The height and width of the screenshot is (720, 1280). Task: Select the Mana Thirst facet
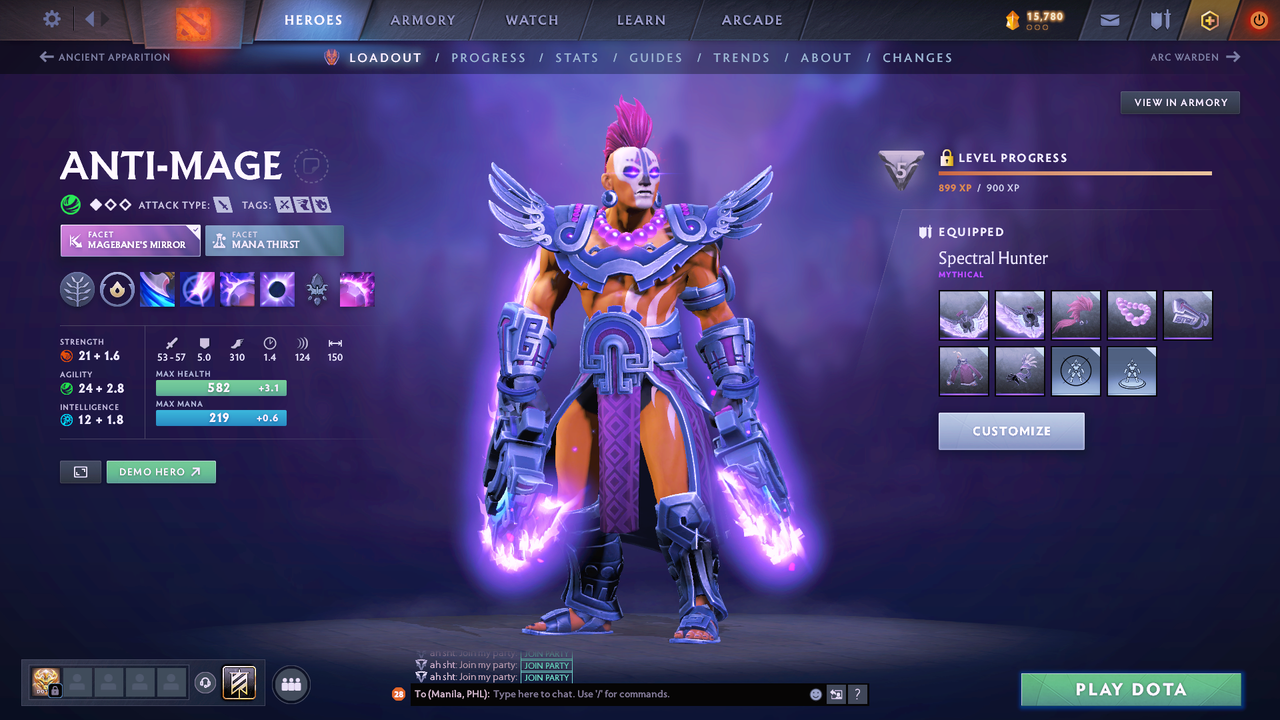274,240
